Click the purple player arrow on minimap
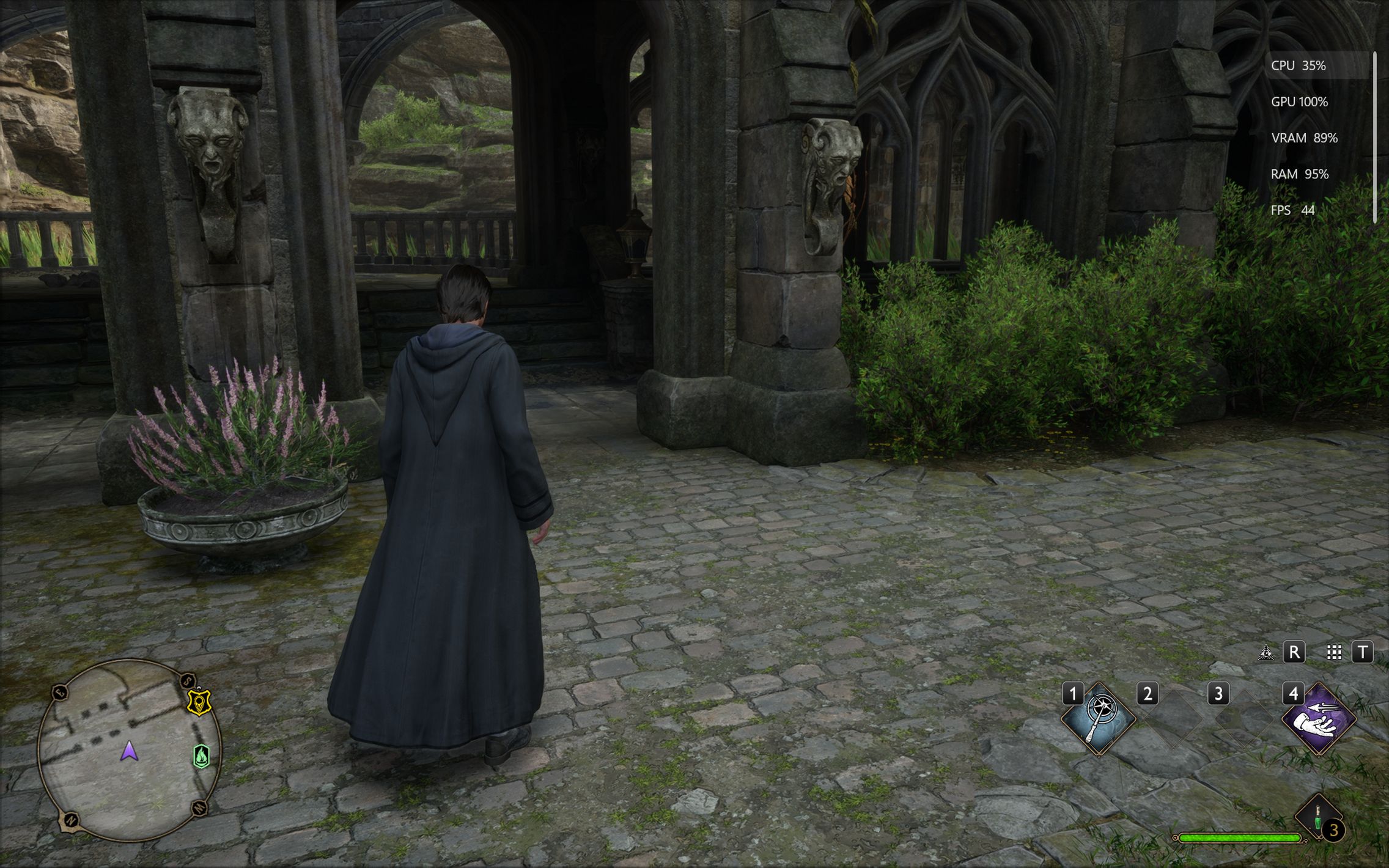Screen dimensions: 1389x868 click(x=129, y=751)
